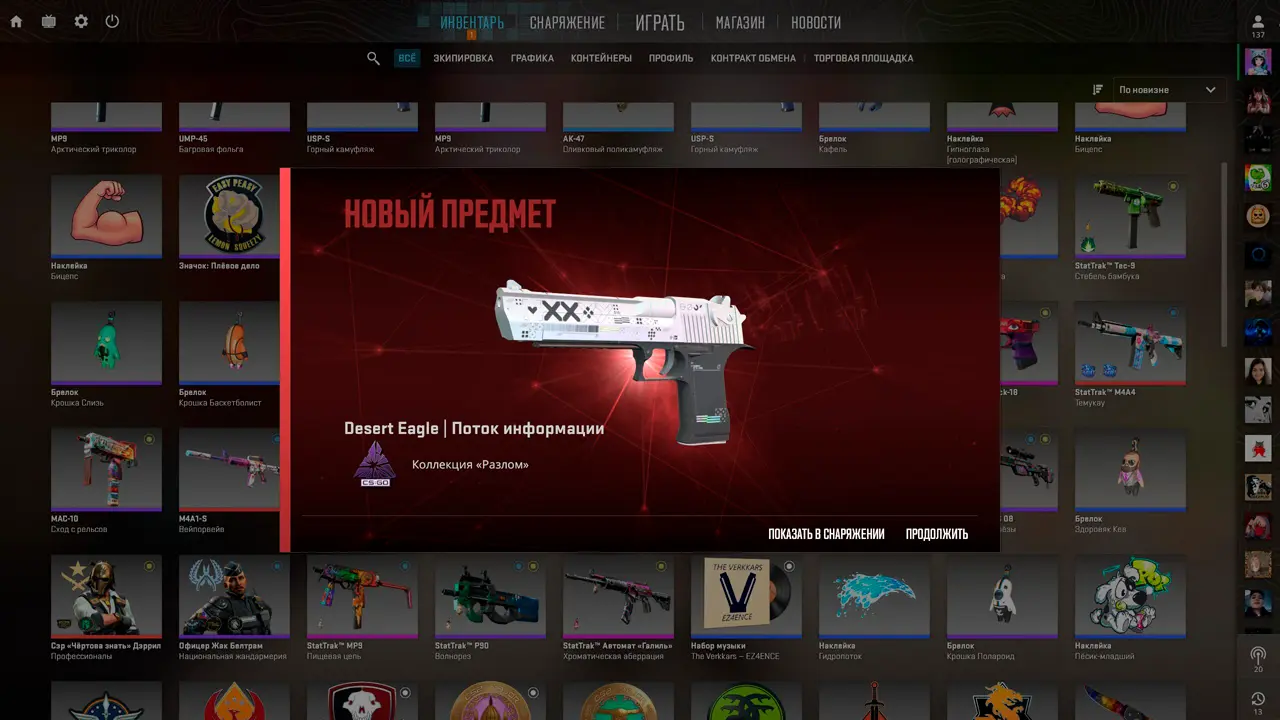Screen dimensions: 1280x720
Task: Open Контракт обмена section
Action: coord(753,58)
